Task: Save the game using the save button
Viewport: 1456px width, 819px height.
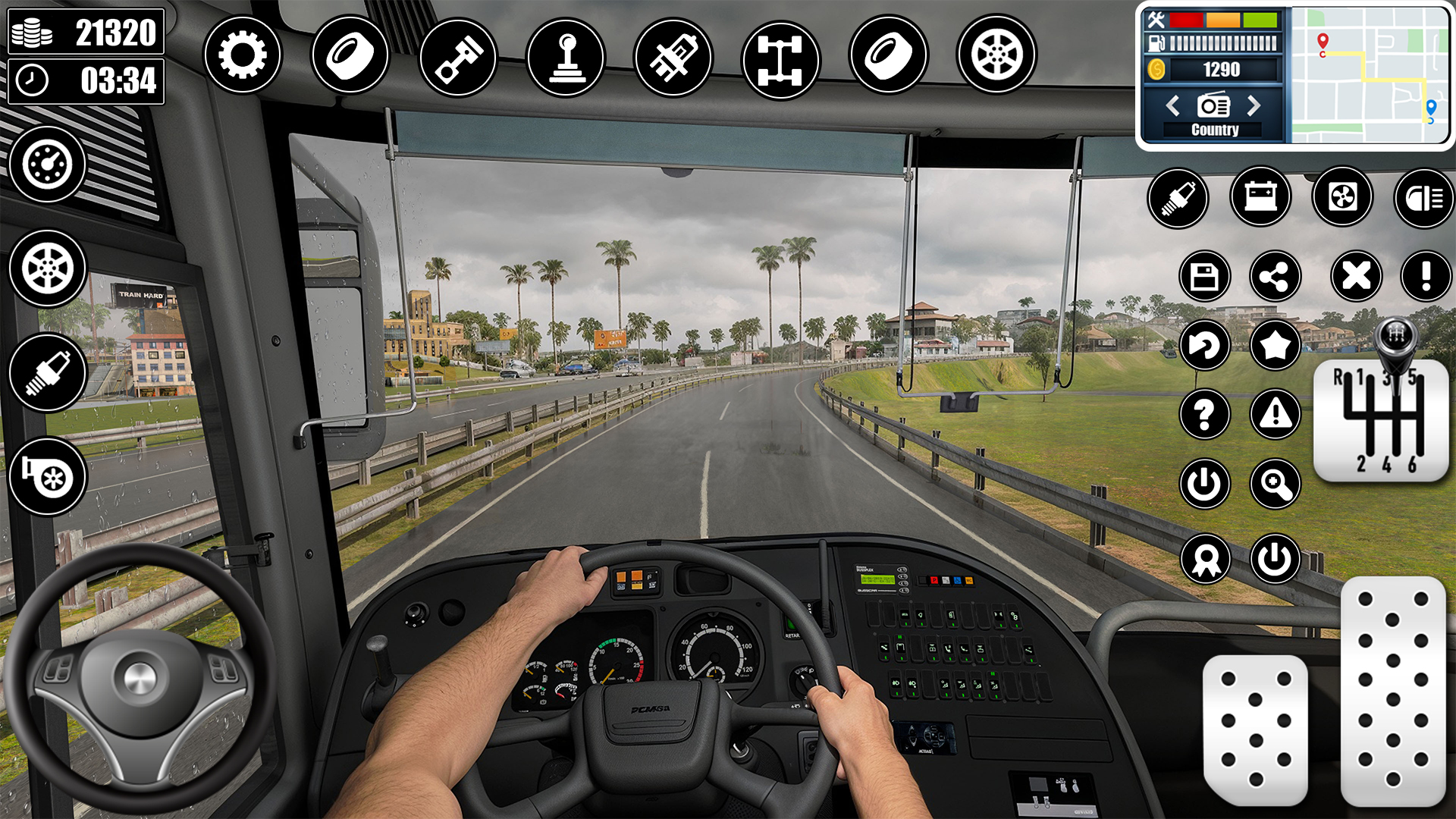Action: point(1206,277)
